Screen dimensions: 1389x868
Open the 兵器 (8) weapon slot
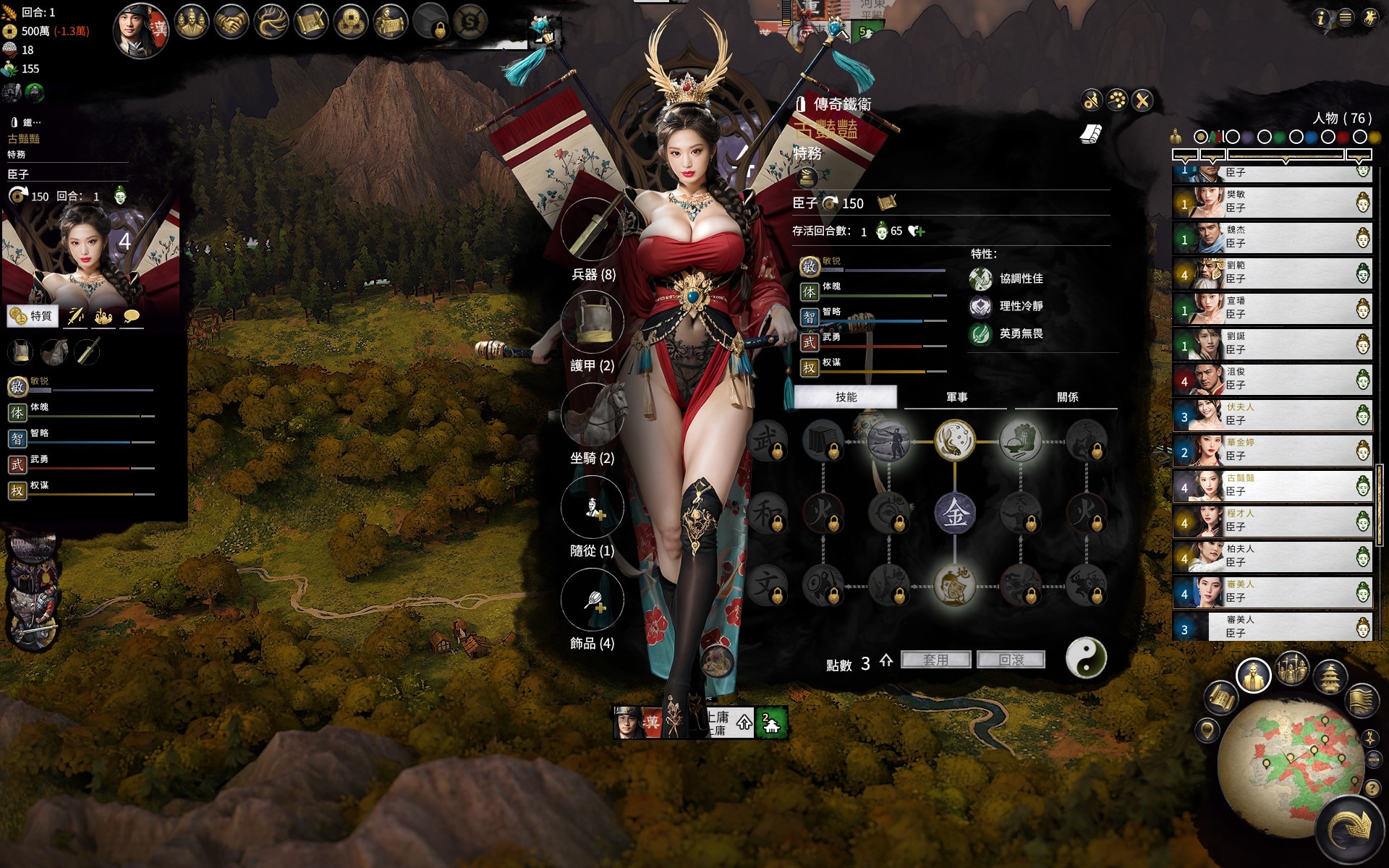[x=592, y=229]
